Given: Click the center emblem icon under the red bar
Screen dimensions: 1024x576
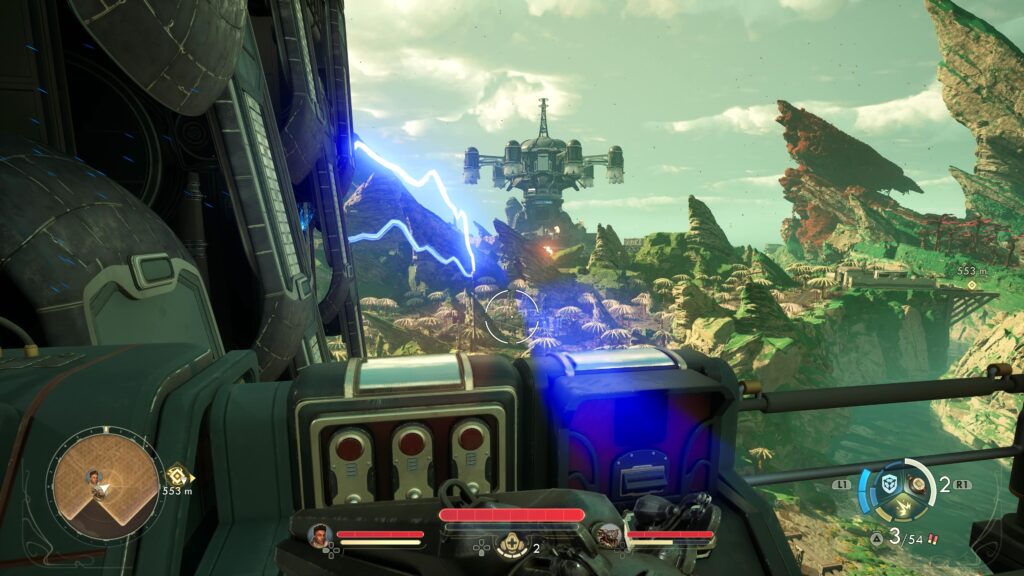Looking at the screenshot, I should coord(512,543).
